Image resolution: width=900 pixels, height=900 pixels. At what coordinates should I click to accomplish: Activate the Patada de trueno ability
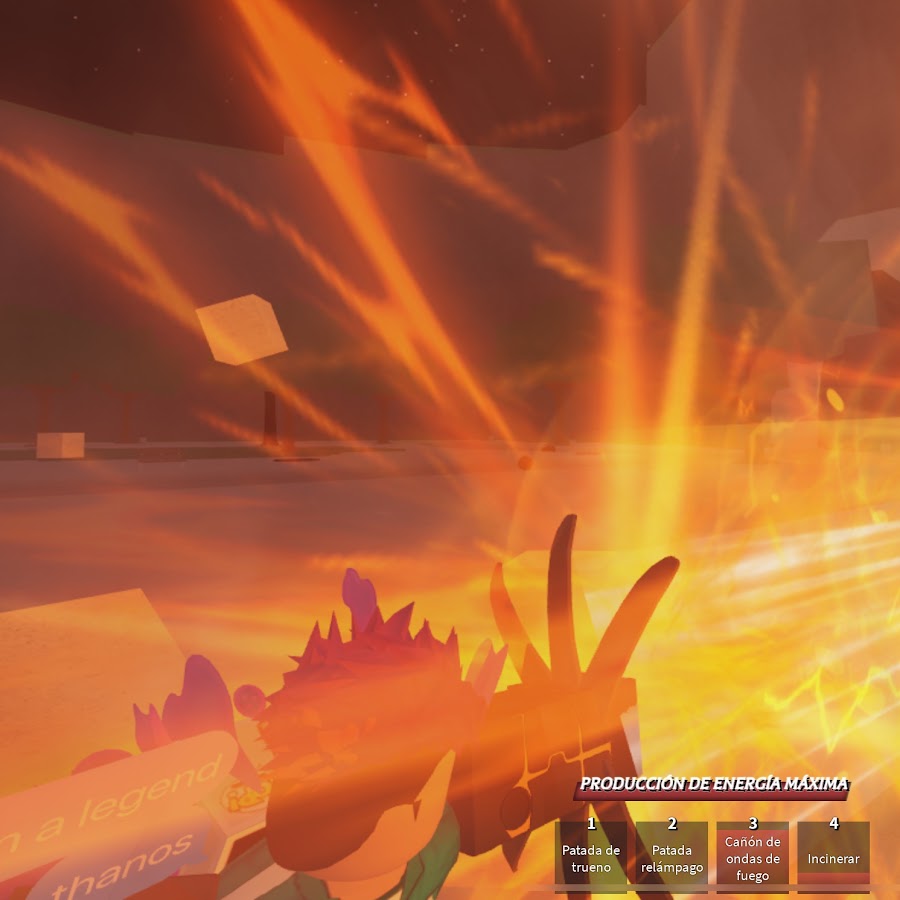pyautogui.click(x=591, y=852)
